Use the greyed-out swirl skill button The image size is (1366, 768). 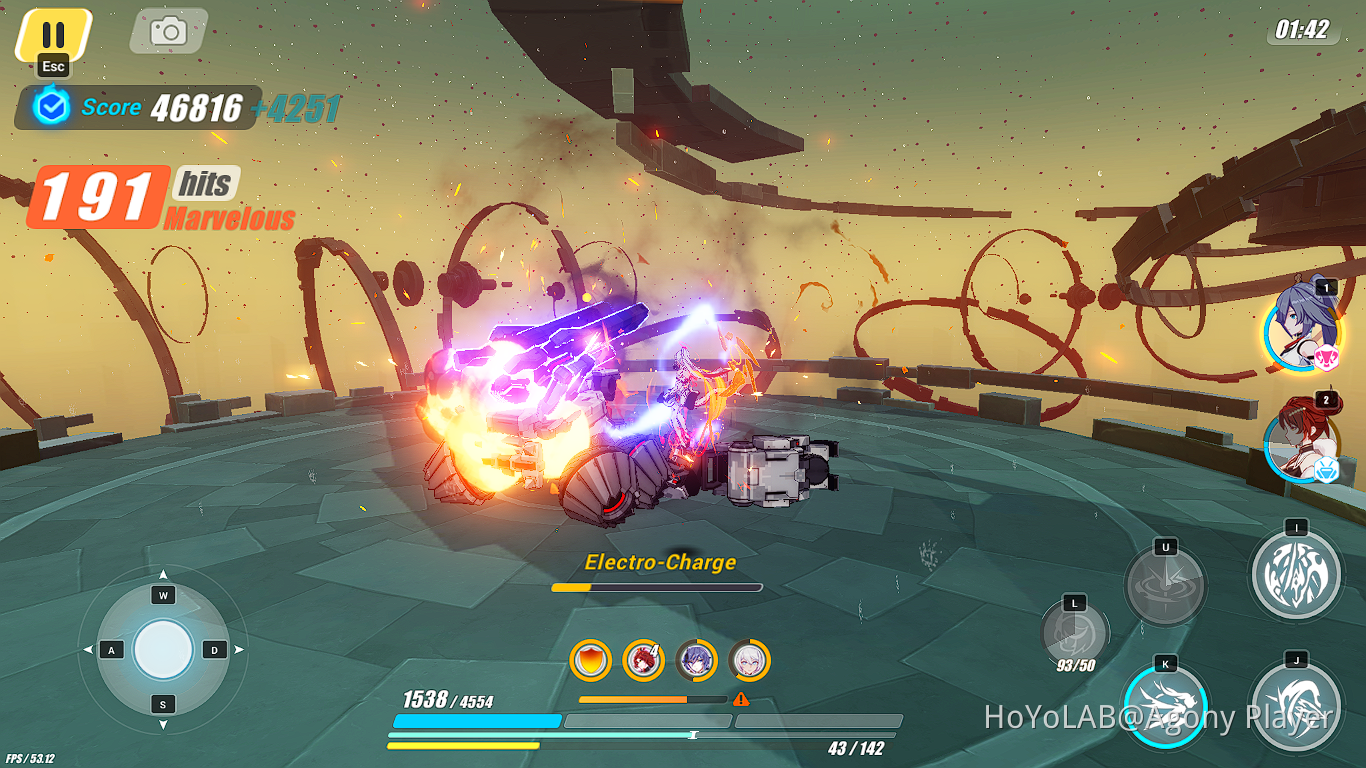point(1165,585)
